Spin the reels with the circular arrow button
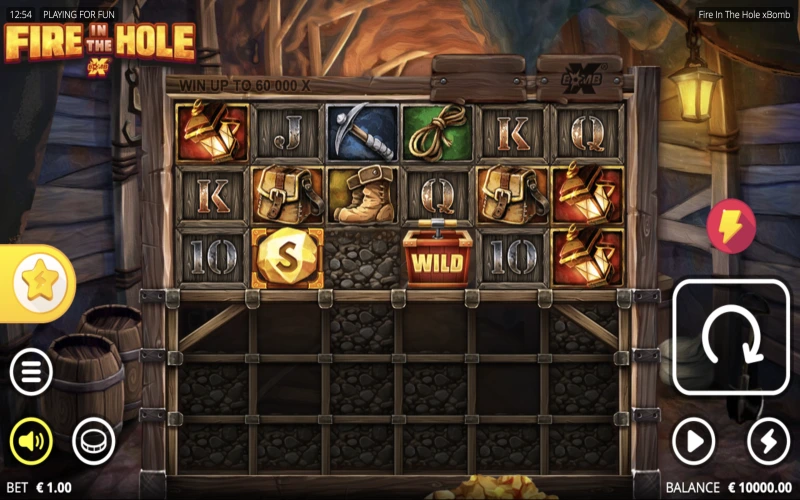This screenshot has height=500, width=800. click(731, 337)
